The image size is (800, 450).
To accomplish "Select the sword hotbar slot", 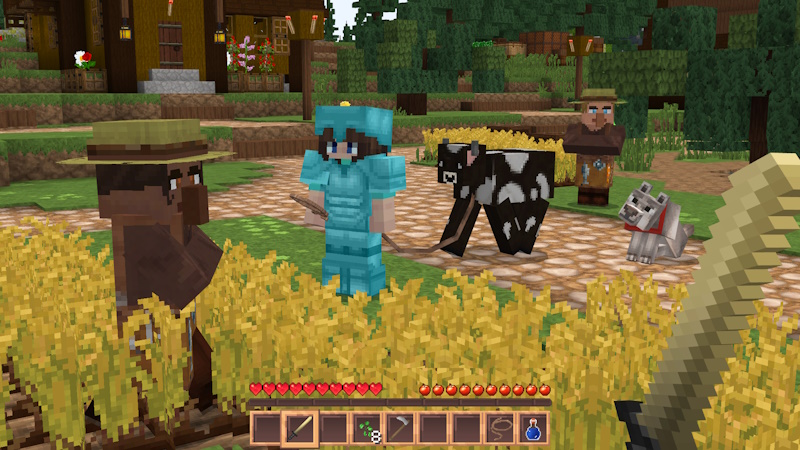I will click(300, 429).
